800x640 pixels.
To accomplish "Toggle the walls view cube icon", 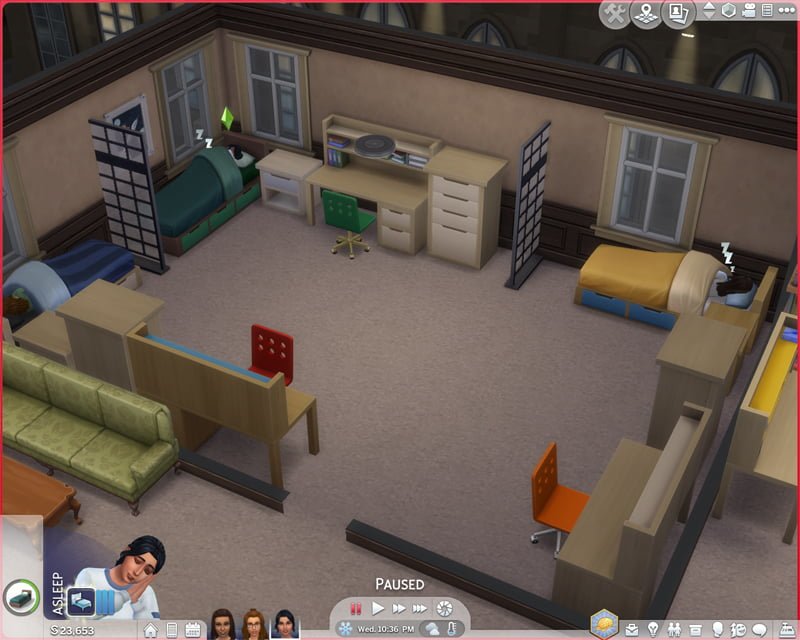I will (730, 10).
